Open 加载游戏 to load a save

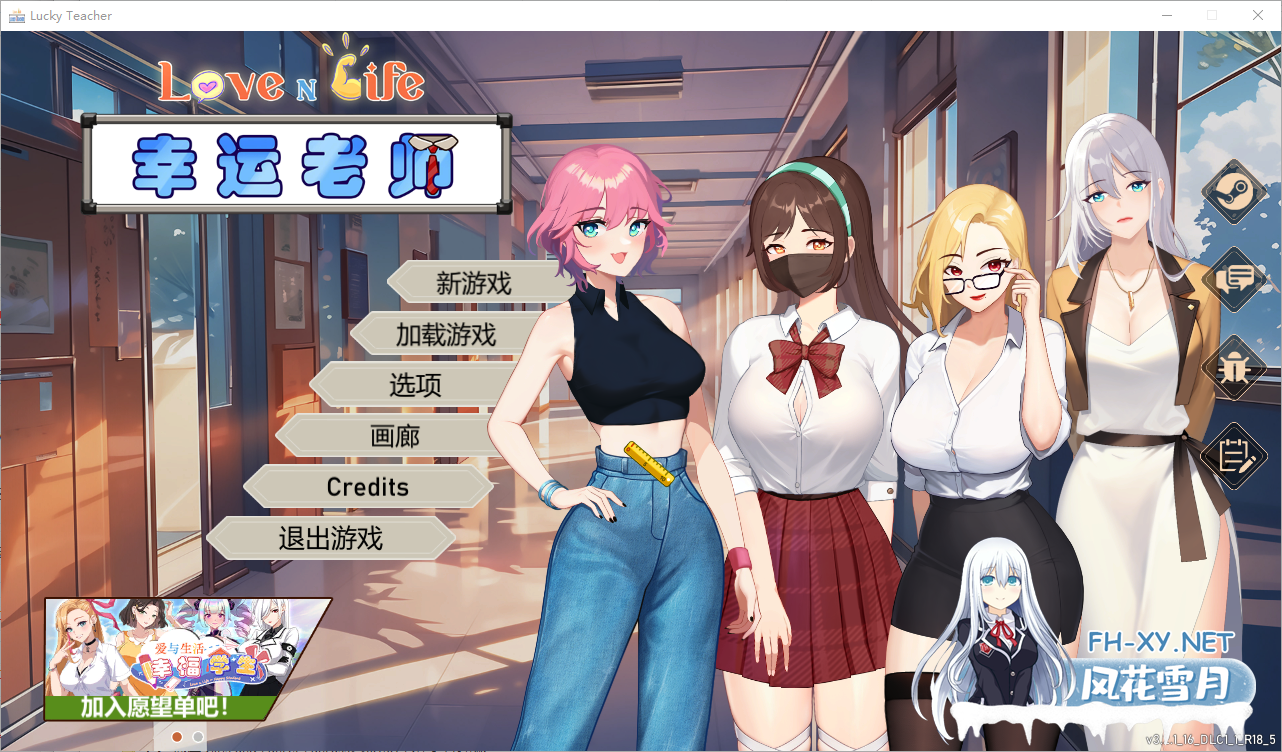(445, 334)
